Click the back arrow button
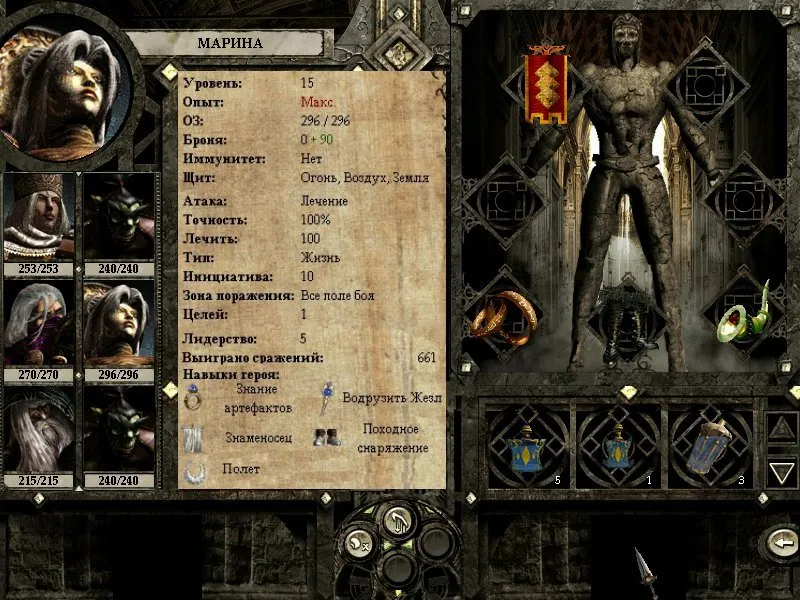 point(778,543)
